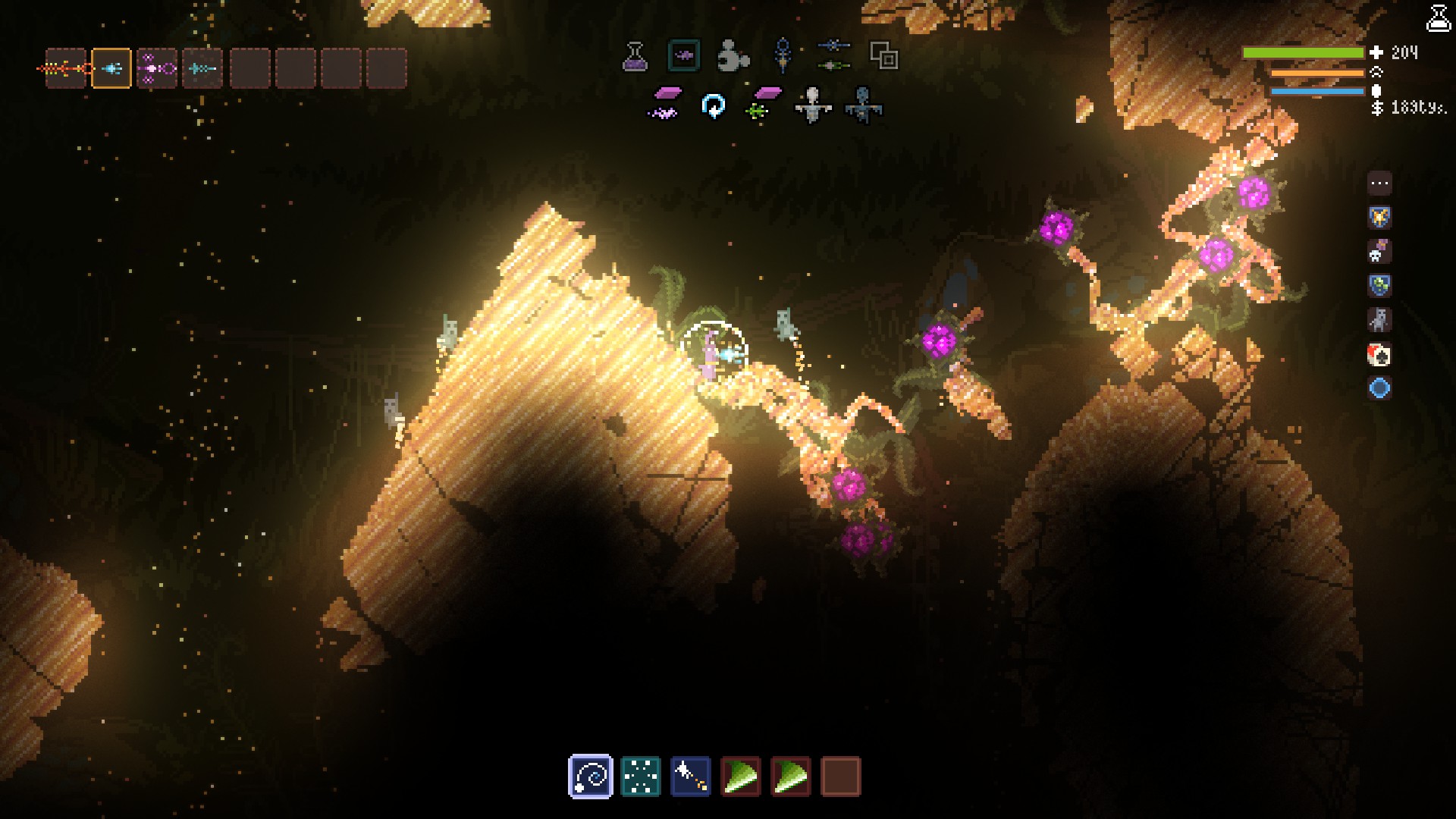Click the playing card perk icon

pos(1379,354)
